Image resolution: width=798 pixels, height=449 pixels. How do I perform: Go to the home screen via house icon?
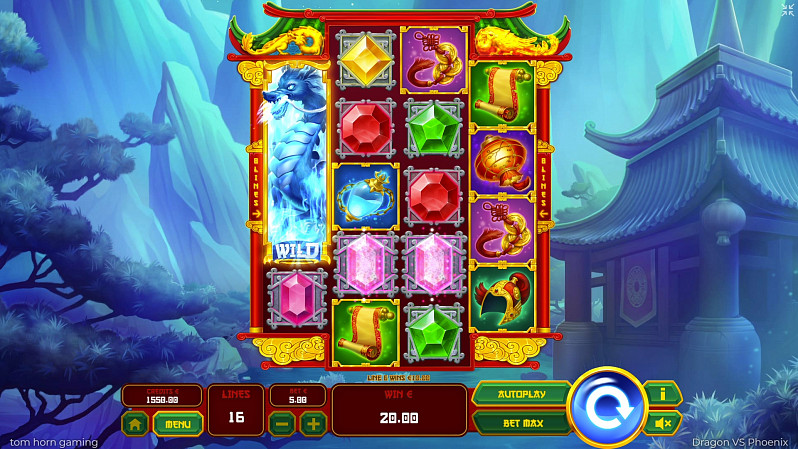tap(136, 424)
